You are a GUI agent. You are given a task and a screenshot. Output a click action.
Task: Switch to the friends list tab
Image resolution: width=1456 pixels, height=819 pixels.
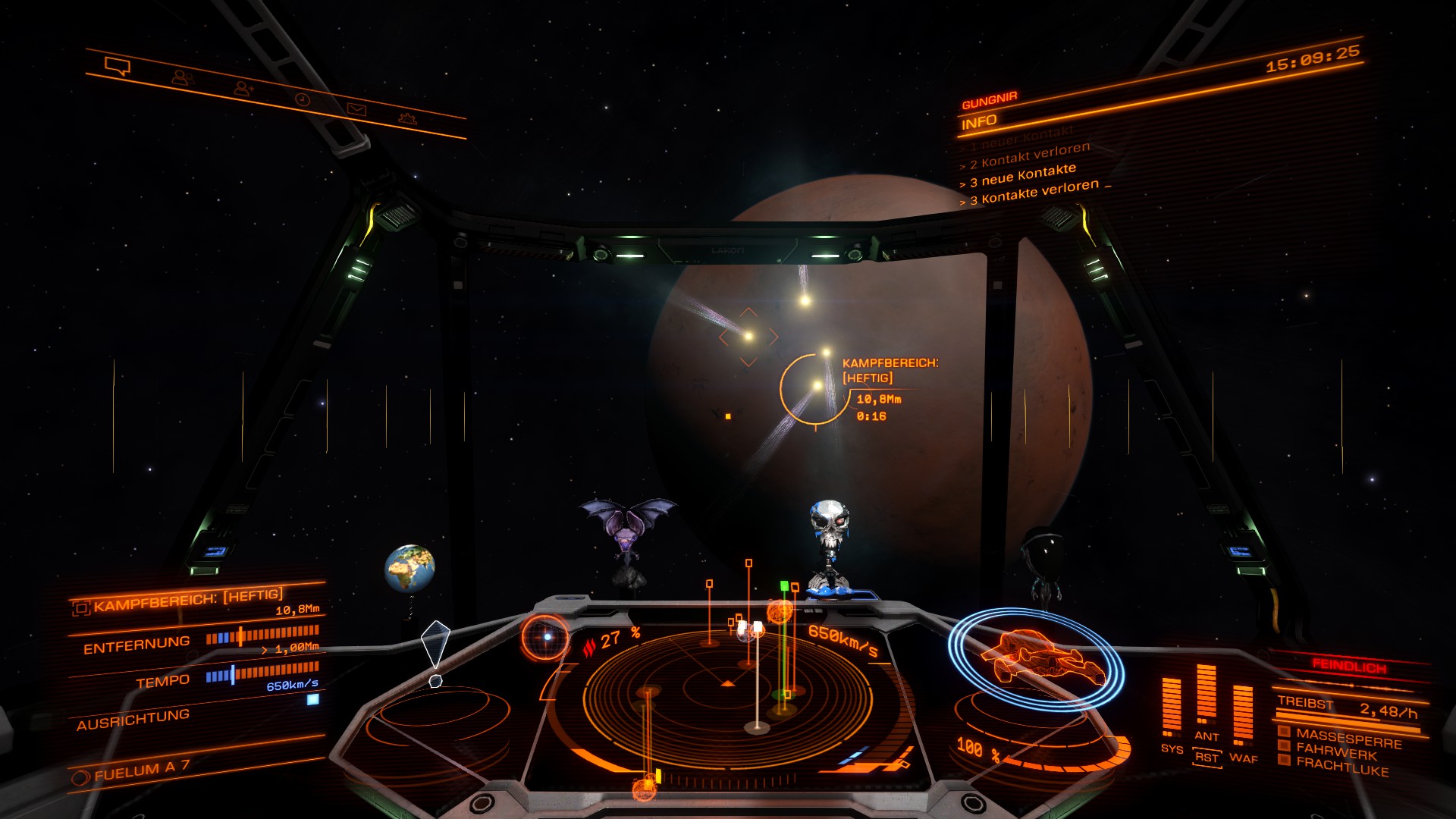(182, 77)
